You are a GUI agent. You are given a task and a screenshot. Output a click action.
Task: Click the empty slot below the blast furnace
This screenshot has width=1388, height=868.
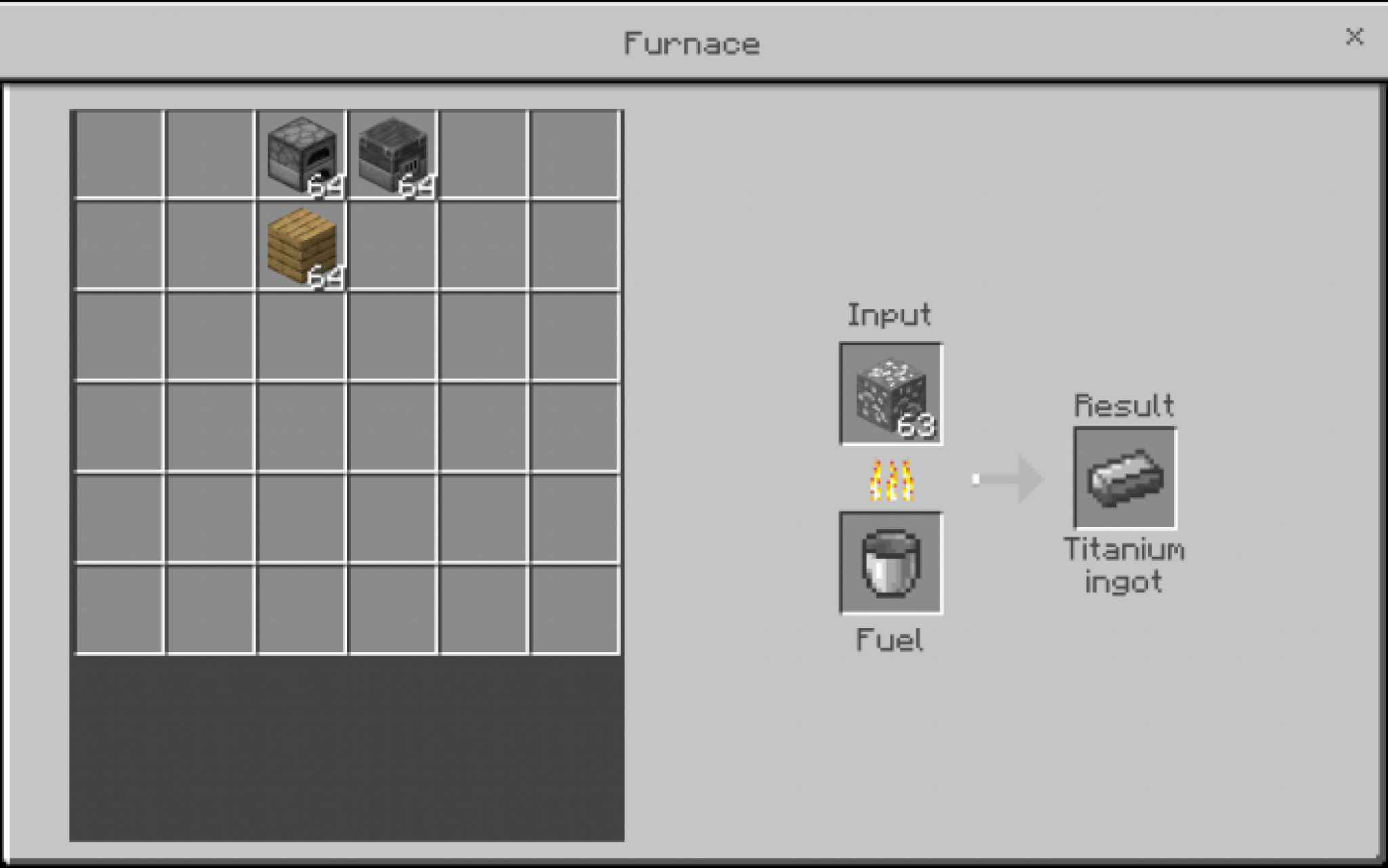tap(394, 245)
